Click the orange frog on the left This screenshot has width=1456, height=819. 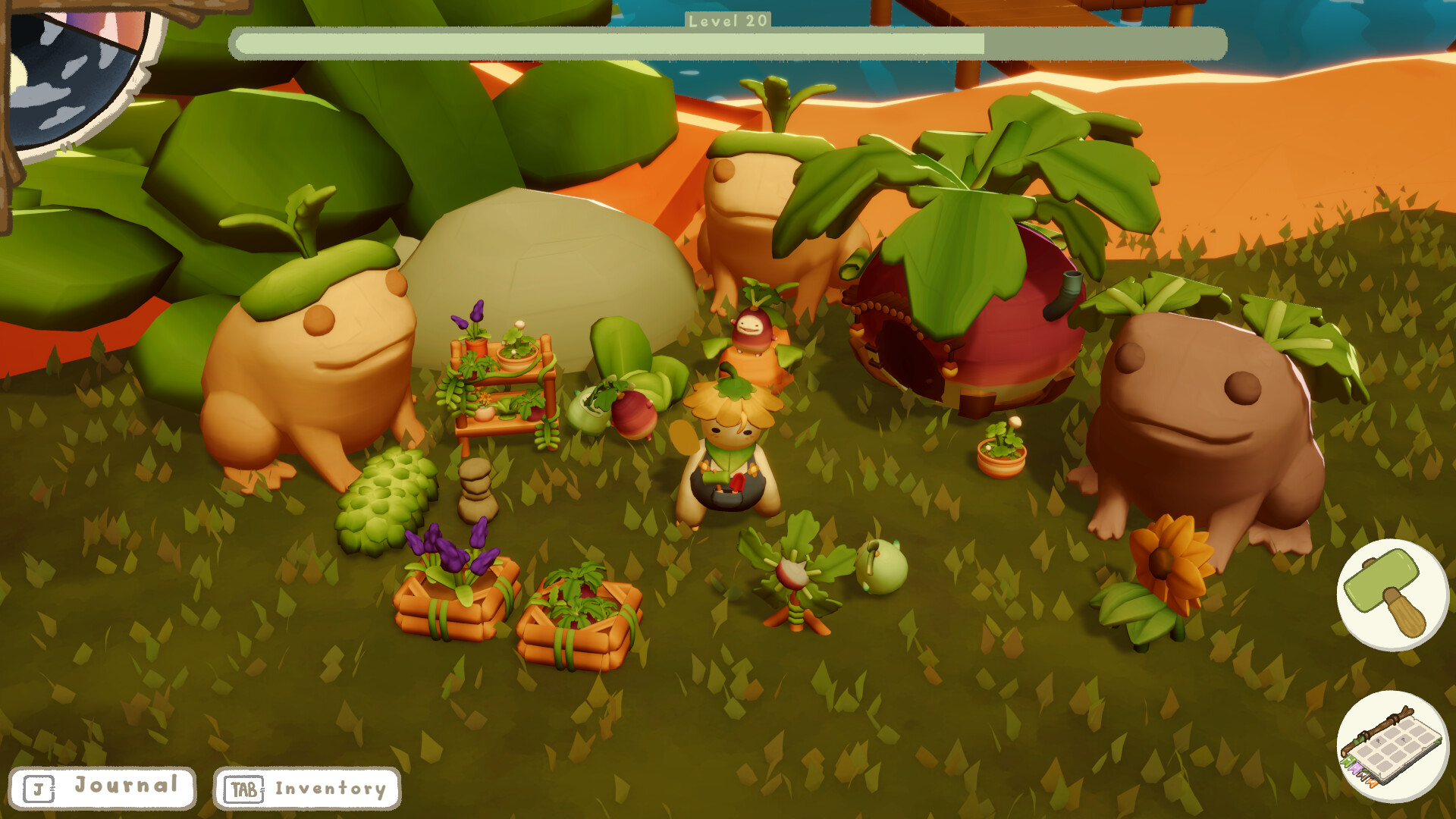311,364
